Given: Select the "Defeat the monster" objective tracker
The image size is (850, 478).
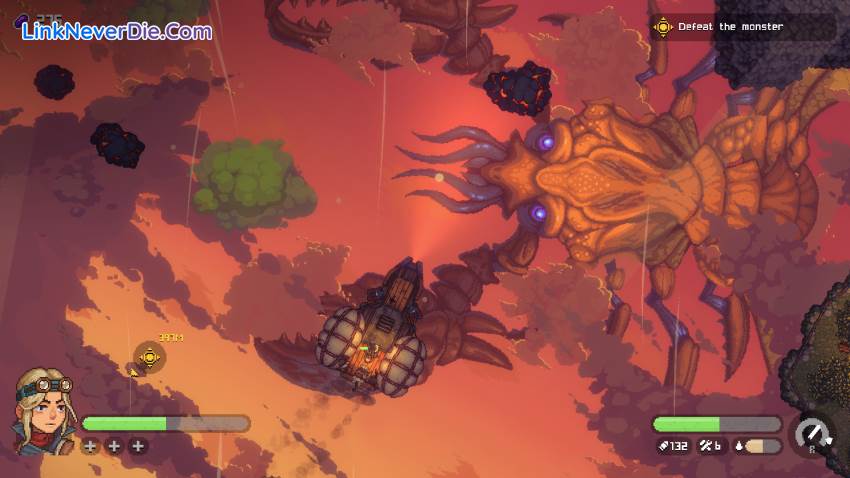Looking at the screenshot, I should 731,27.
